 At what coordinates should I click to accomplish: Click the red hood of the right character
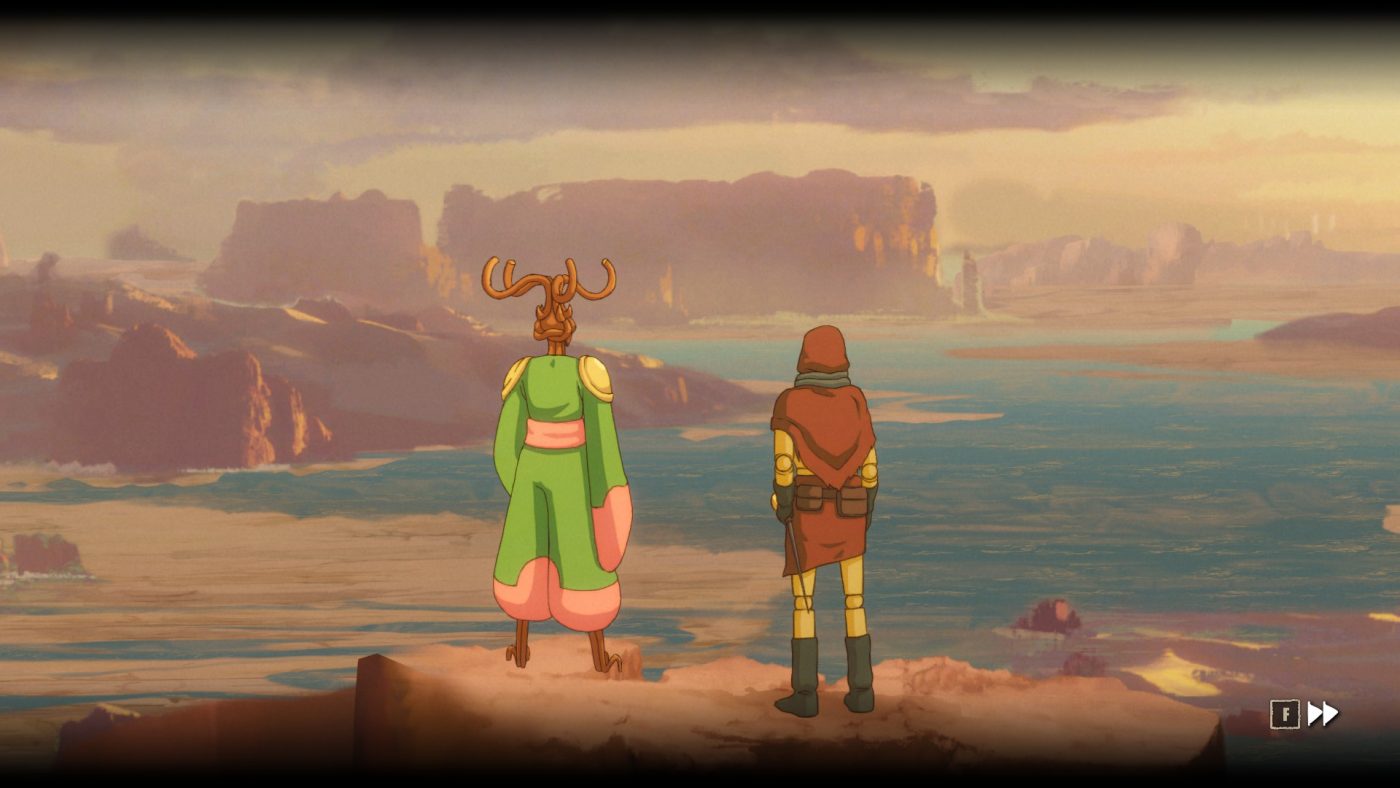(x=822, y=350)
